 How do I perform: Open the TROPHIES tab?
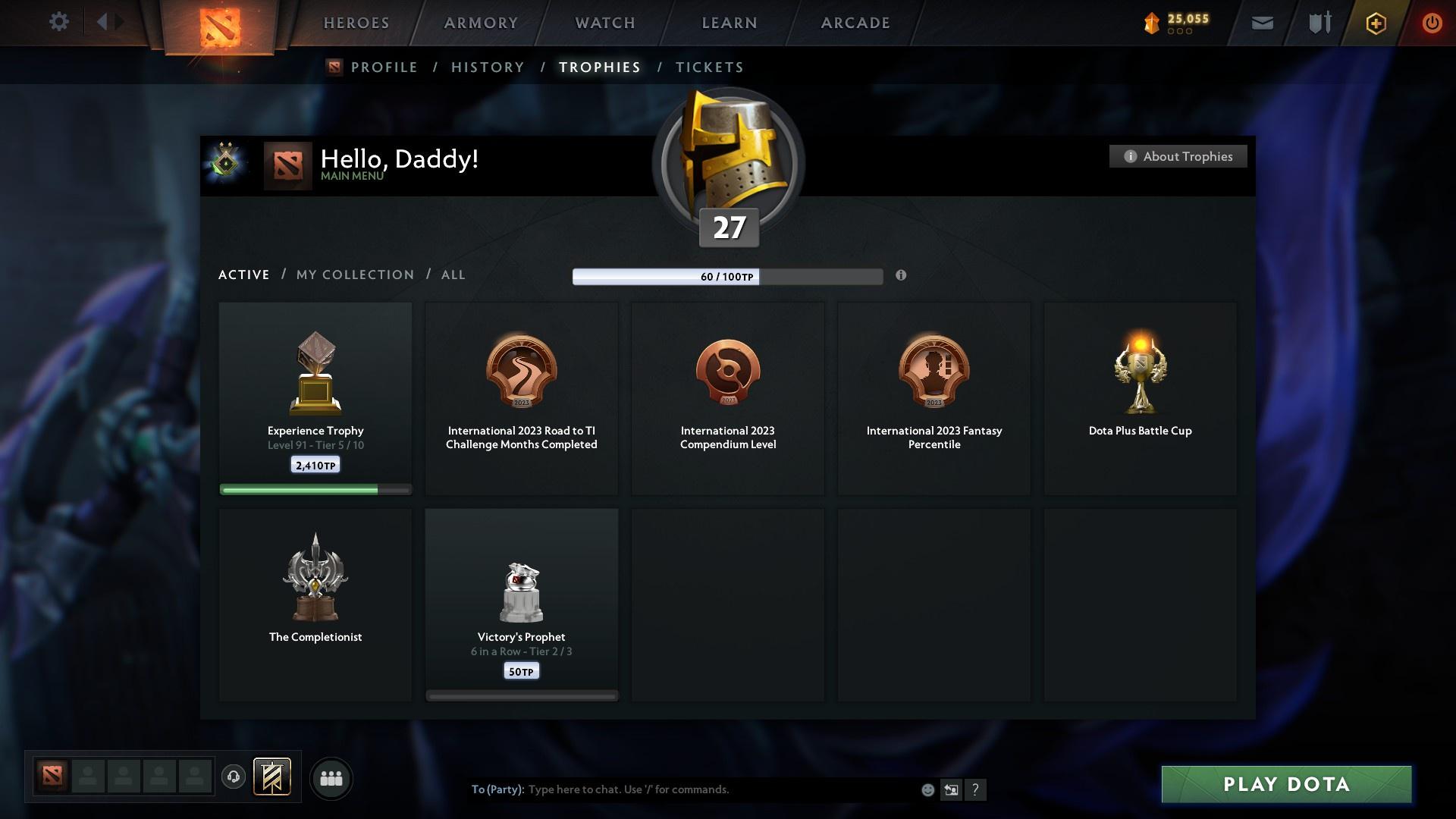[x=599, y=67]
